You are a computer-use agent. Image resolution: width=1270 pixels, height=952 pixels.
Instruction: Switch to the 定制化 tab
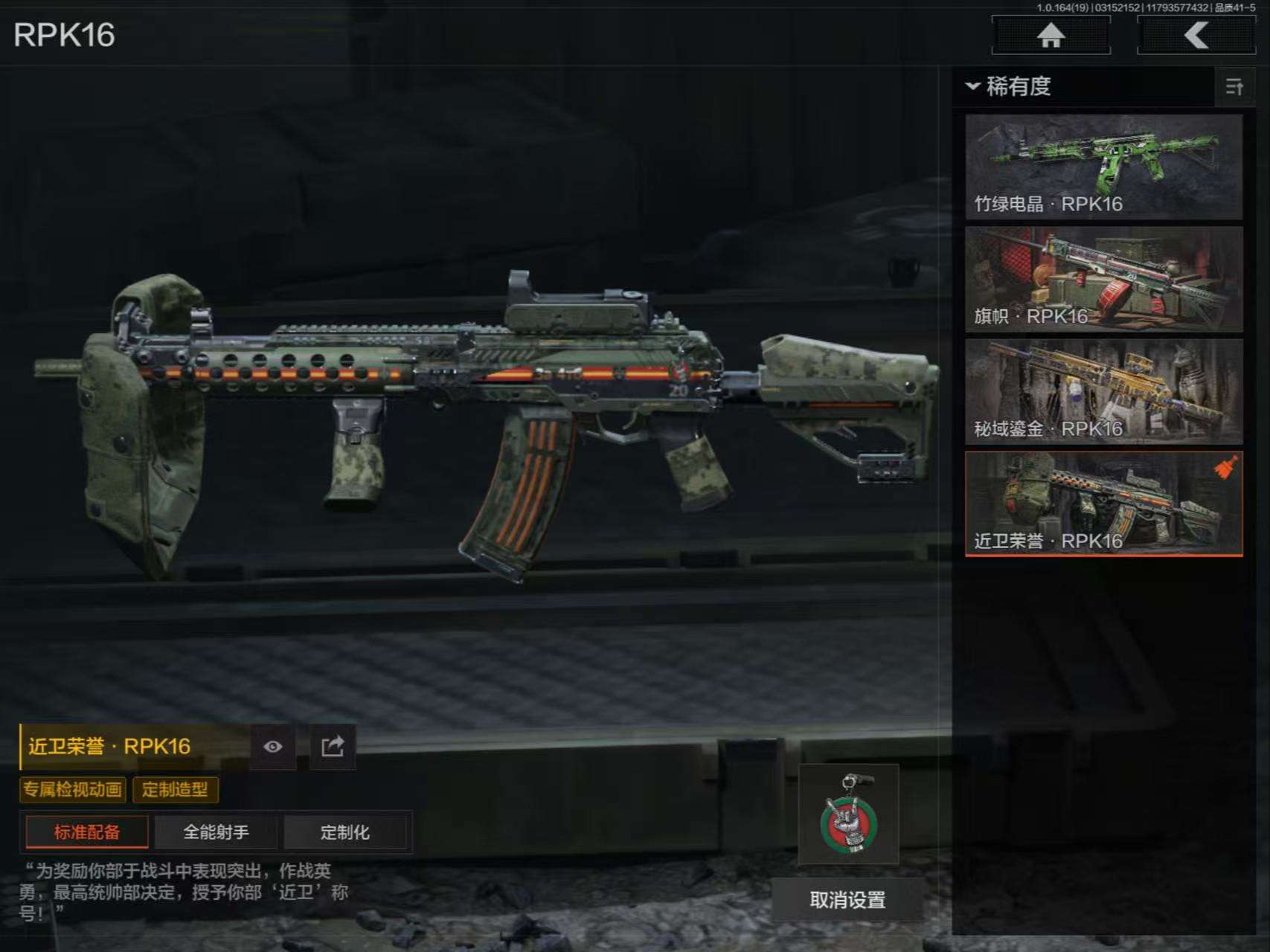click(x=345, y=832)
